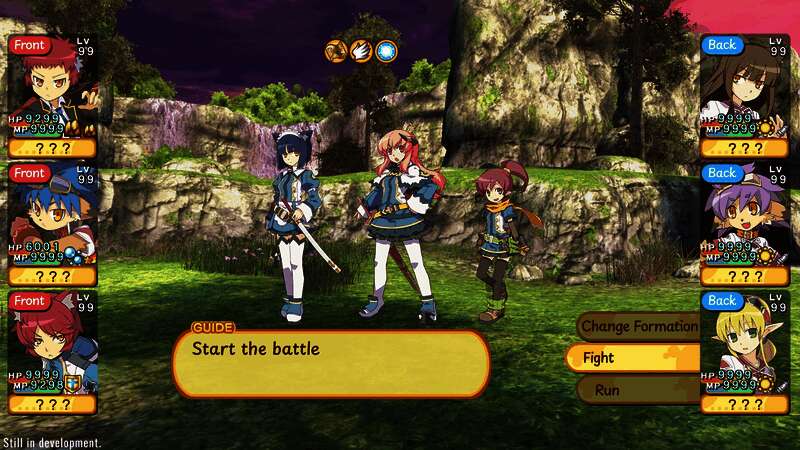Open the Change Formation menu

click(x=638, y=326)
